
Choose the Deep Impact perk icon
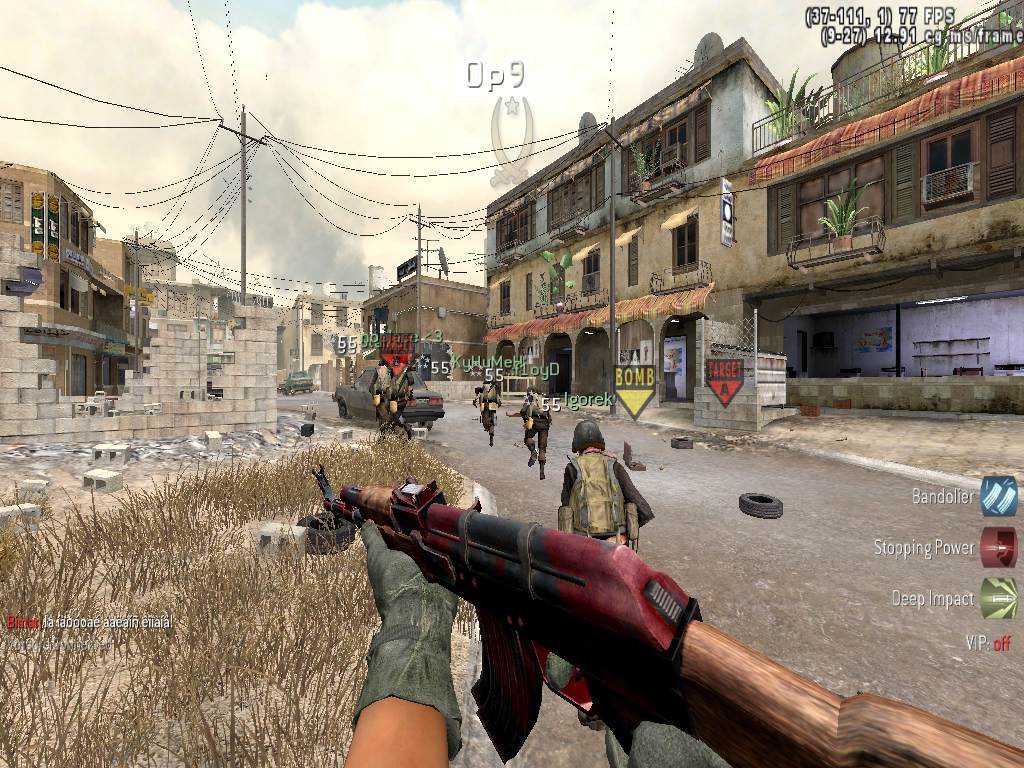[x=998, y=598]
